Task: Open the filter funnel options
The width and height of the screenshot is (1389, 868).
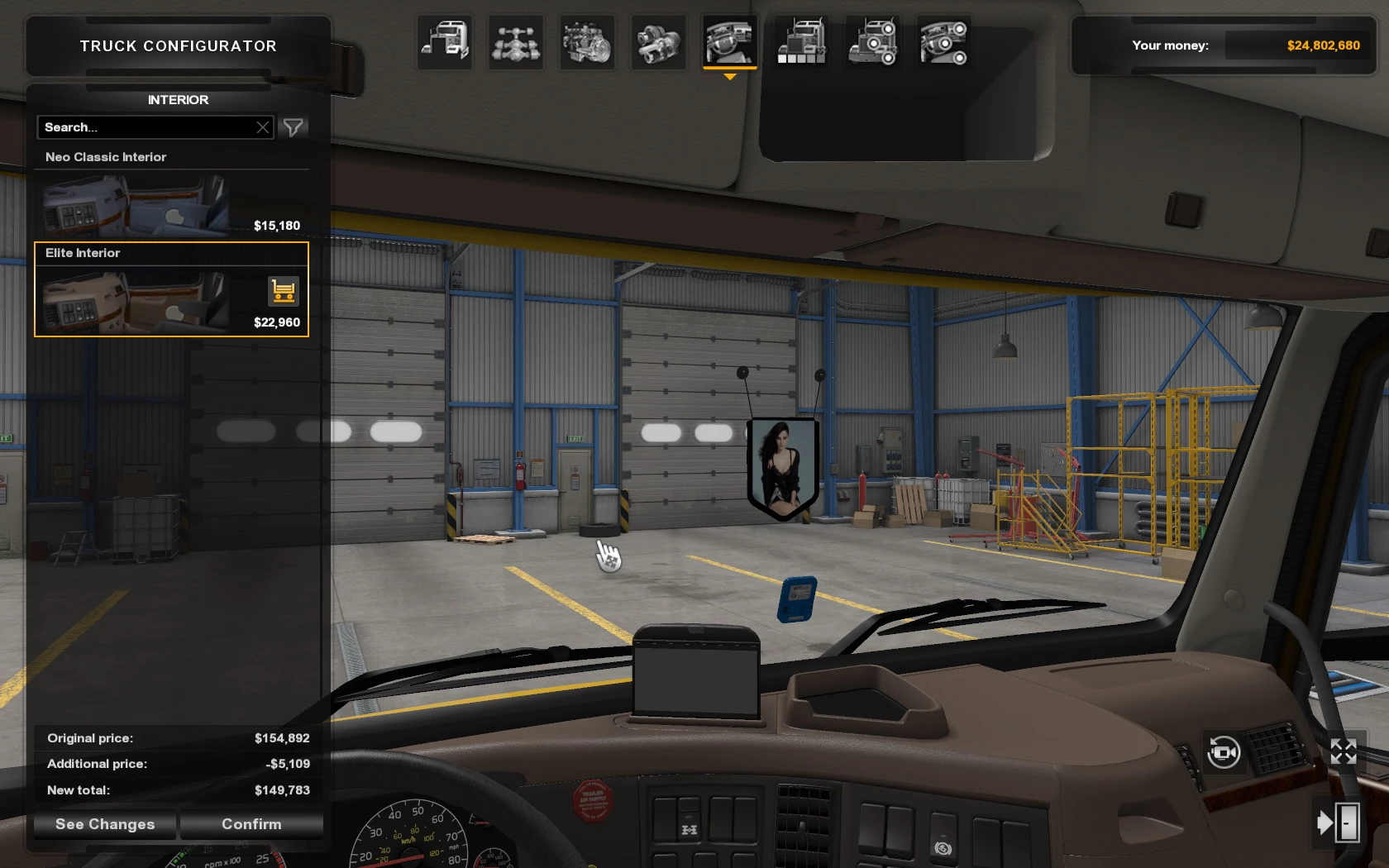Action: 294,127
